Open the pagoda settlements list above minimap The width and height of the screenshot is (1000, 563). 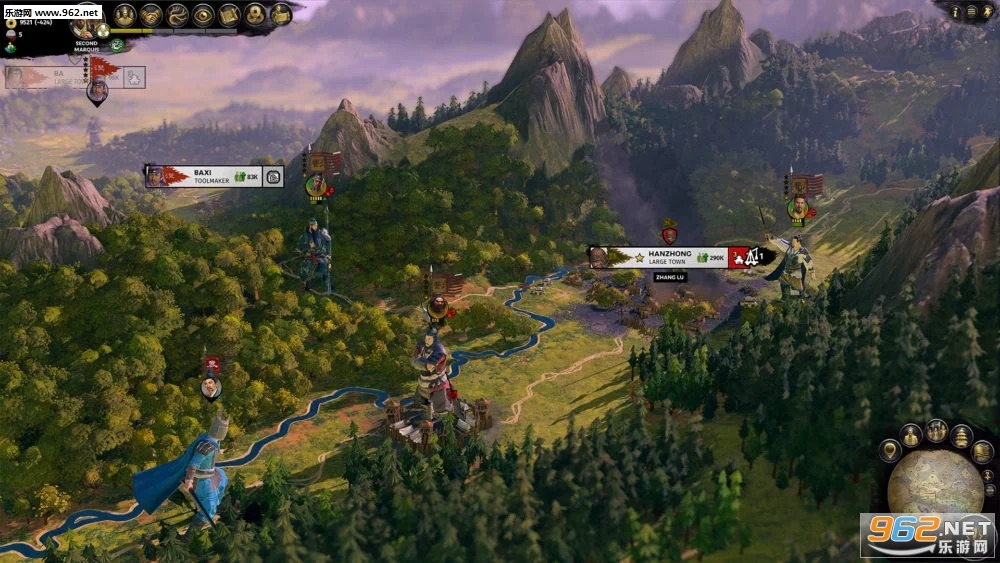click(x=961, y=436)
